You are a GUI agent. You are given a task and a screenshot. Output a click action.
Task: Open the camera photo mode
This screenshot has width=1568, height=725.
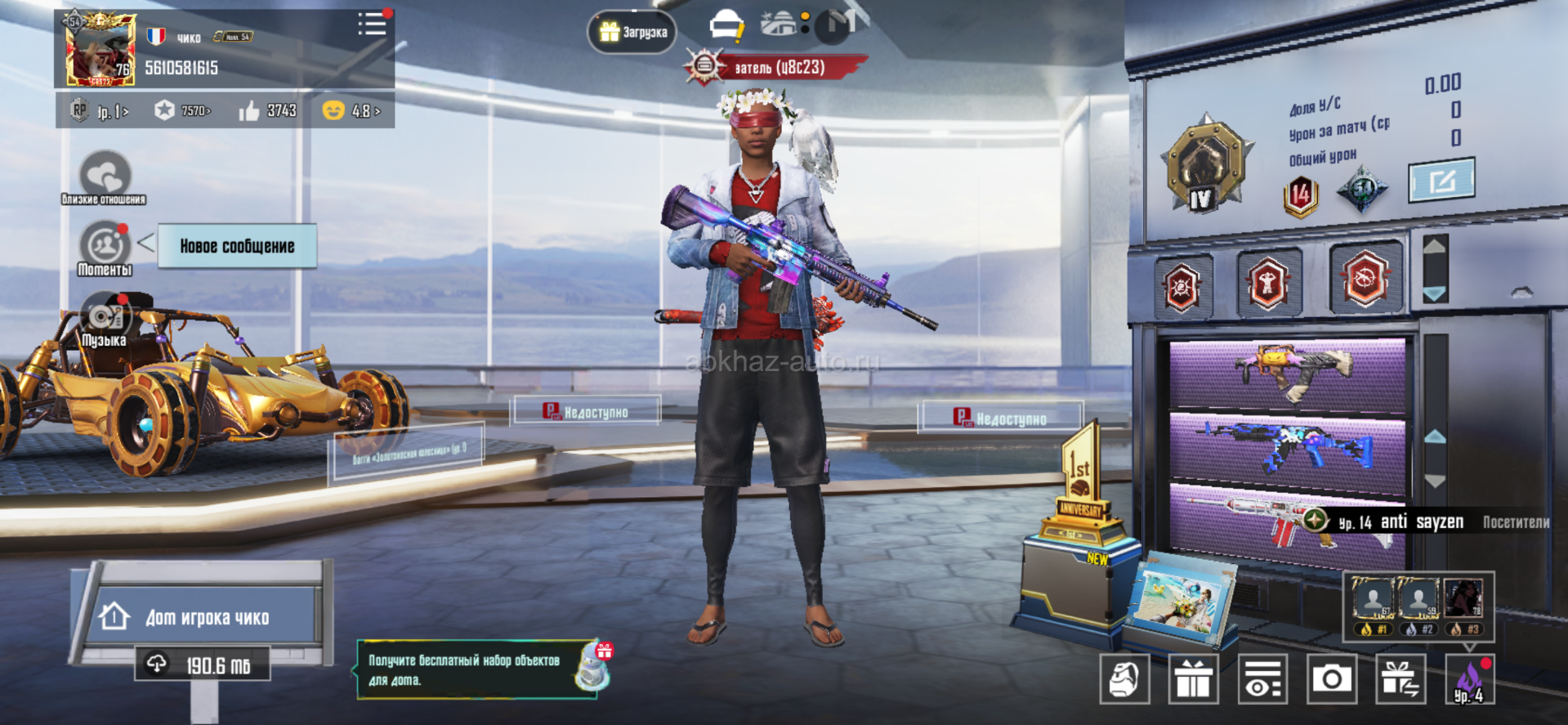(1331, 679)
